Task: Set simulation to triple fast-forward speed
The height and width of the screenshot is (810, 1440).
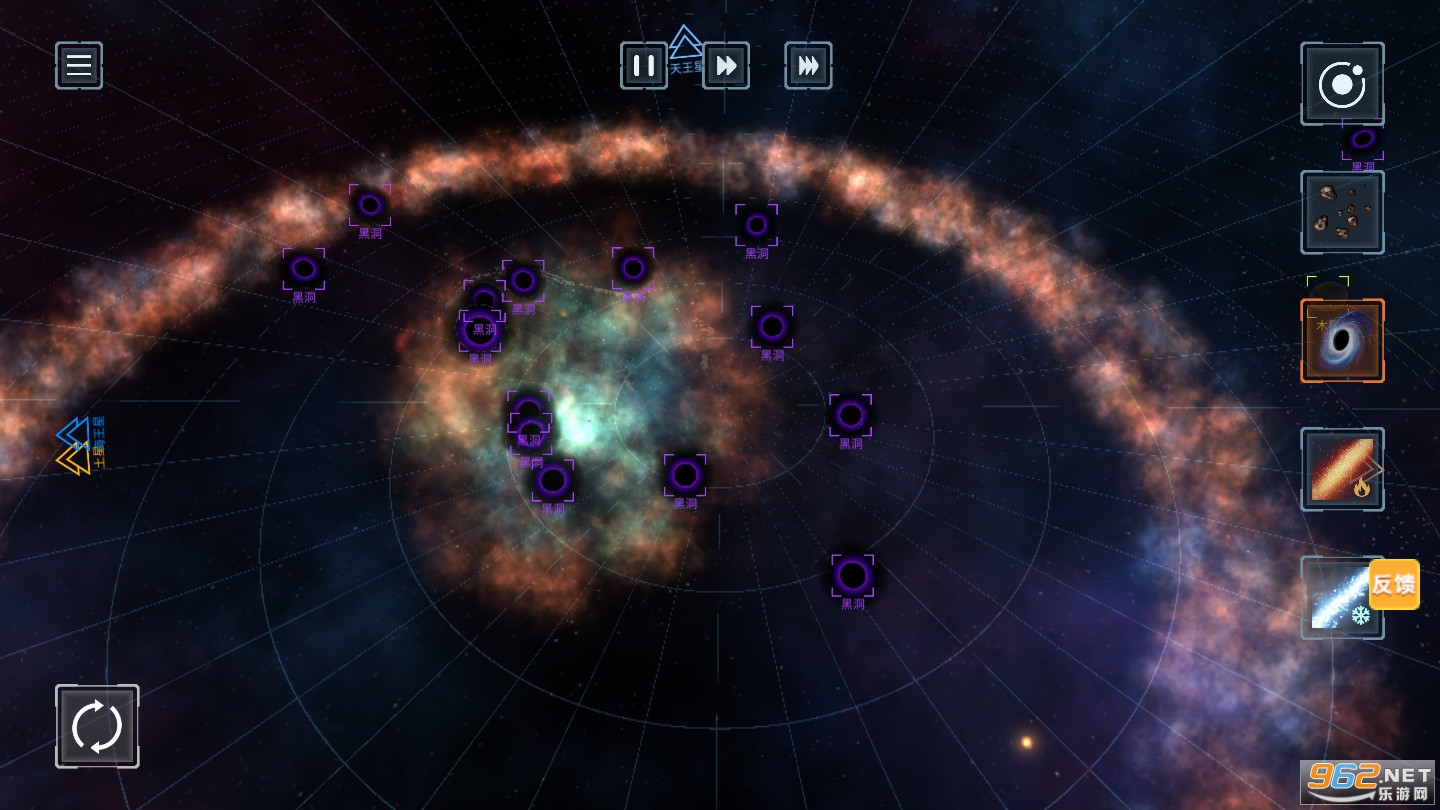Action: tap(808, 66)
